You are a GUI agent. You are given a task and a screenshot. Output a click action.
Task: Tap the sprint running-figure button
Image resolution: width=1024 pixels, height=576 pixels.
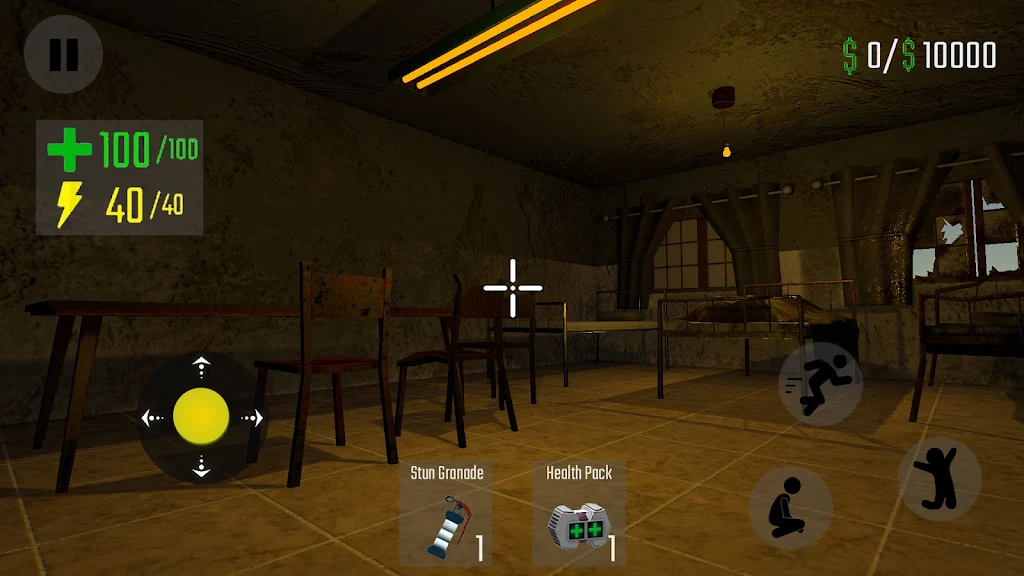pos(820,383)
